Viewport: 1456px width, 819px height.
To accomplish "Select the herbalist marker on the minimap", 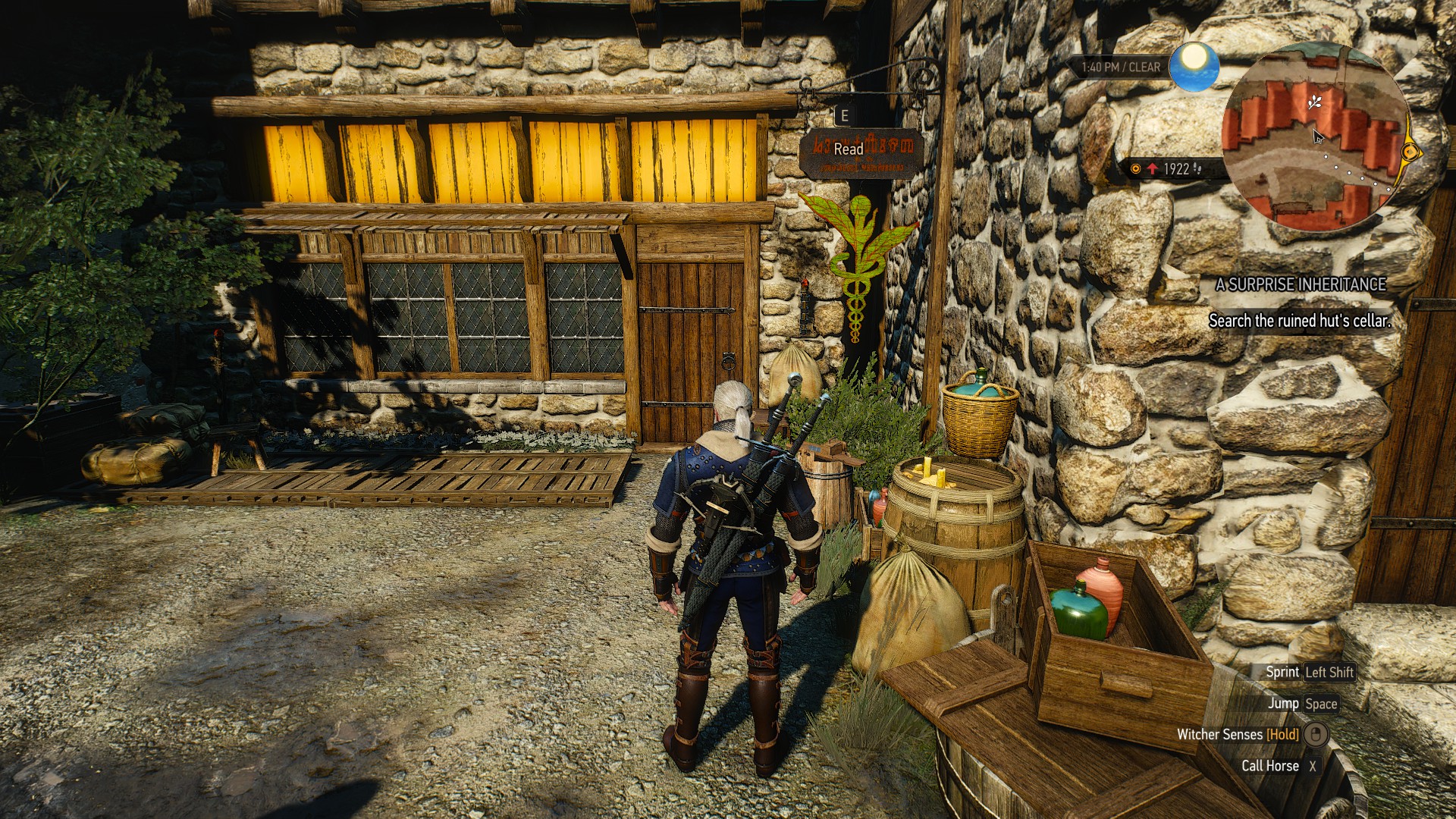I will (1314, 102).
